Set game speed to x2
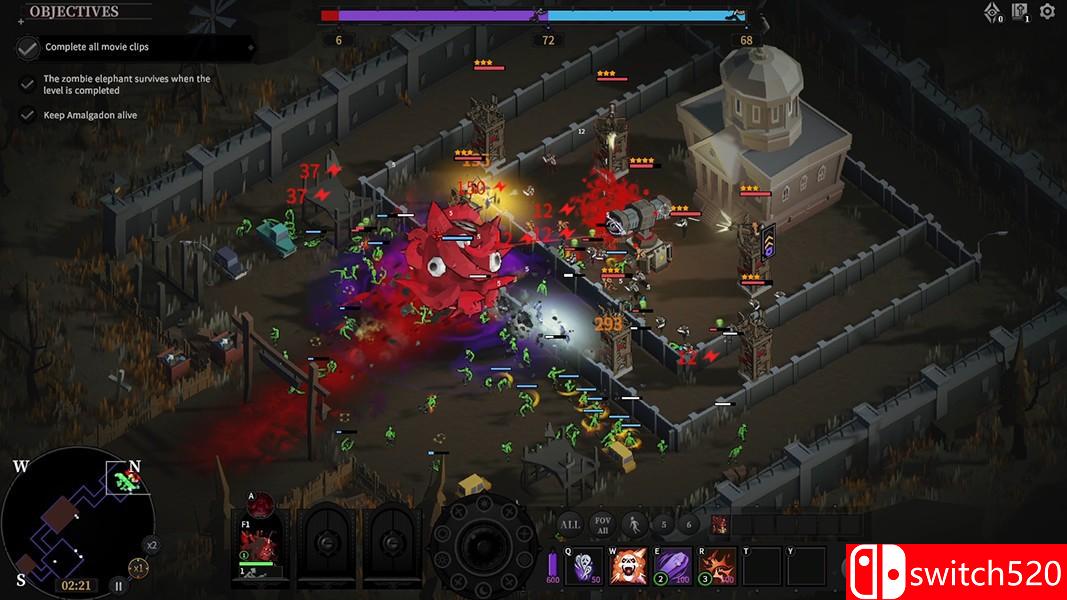 tap(151, 545)
